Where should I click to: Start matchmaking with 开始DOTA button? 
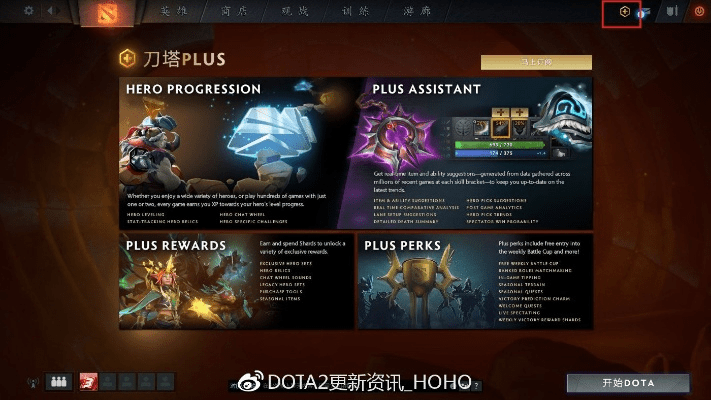tap(627, 383)
